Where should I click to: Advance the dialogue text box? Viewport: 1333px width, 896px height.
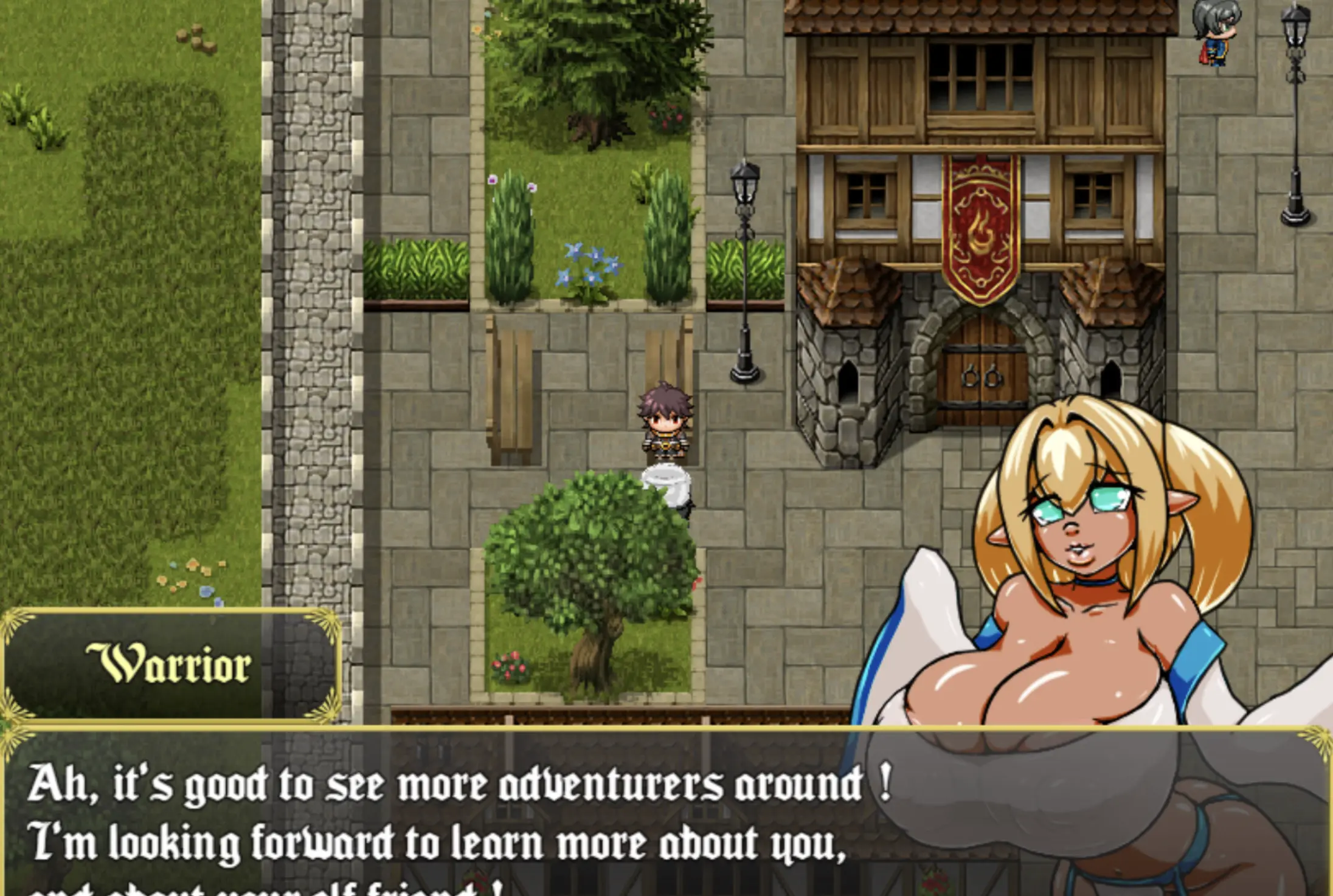click(462, 815)
